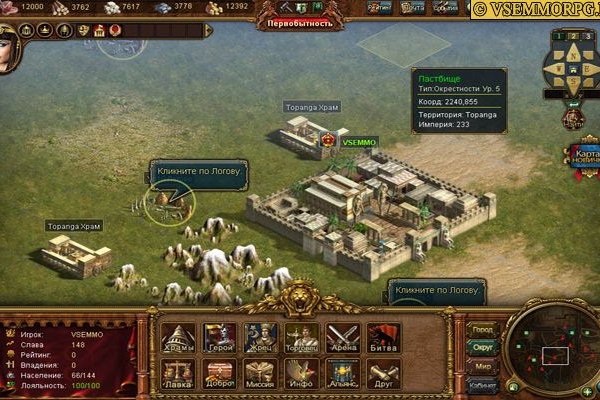Screen dimensions: 600x400
Task: Open the Инфо (Info) panel
Action: (301, 374)
